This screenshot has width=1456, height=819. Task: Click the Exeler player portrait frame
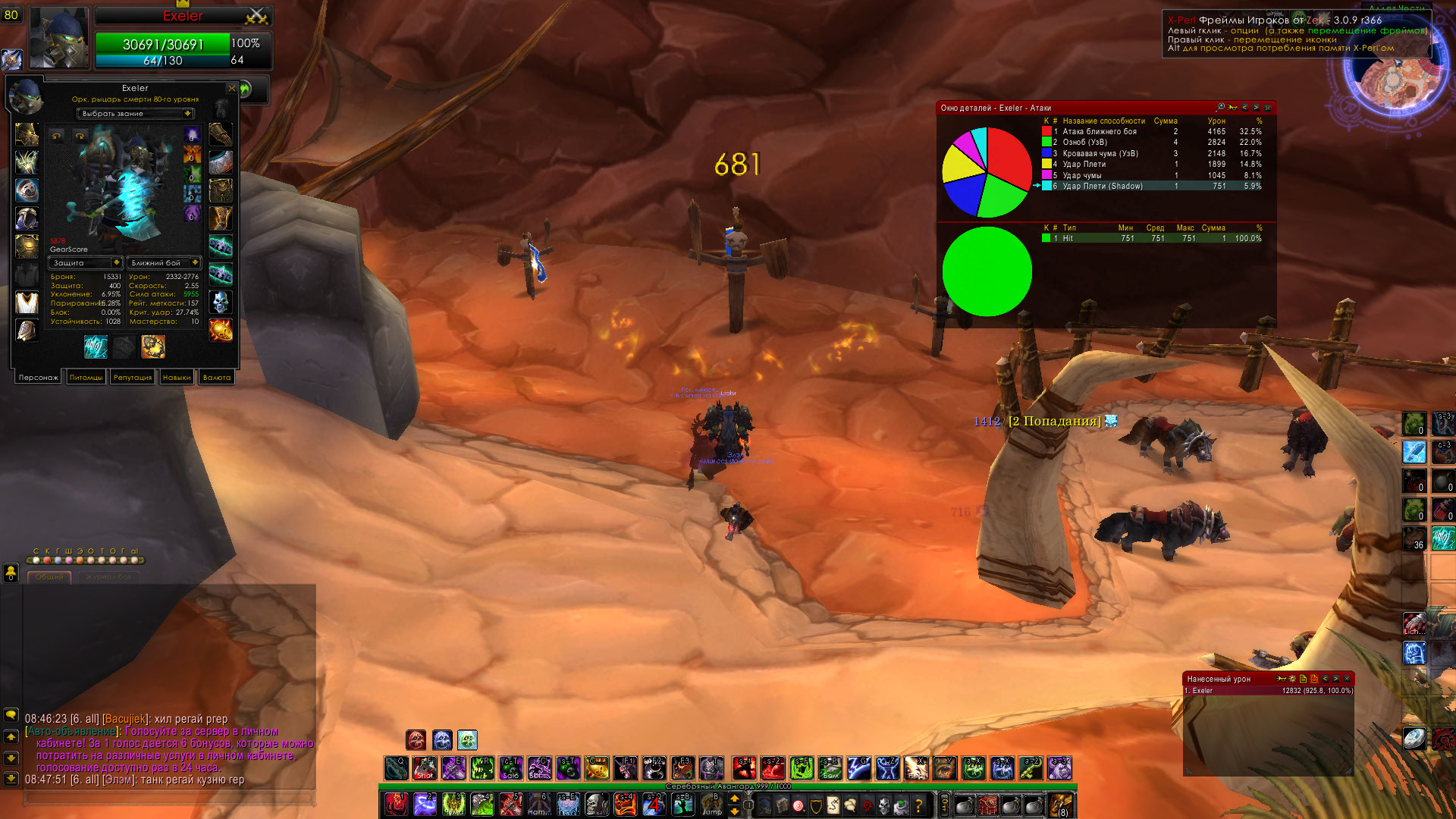click(59, 36)
